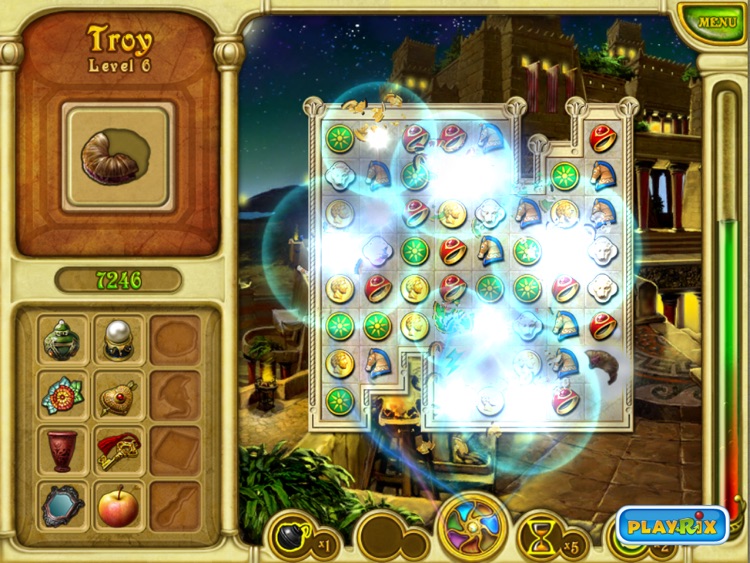Image resolution: width=750 pixels, height=563 pixels.
Task: Select the pearl orb artifact slot
Action: 119,340
